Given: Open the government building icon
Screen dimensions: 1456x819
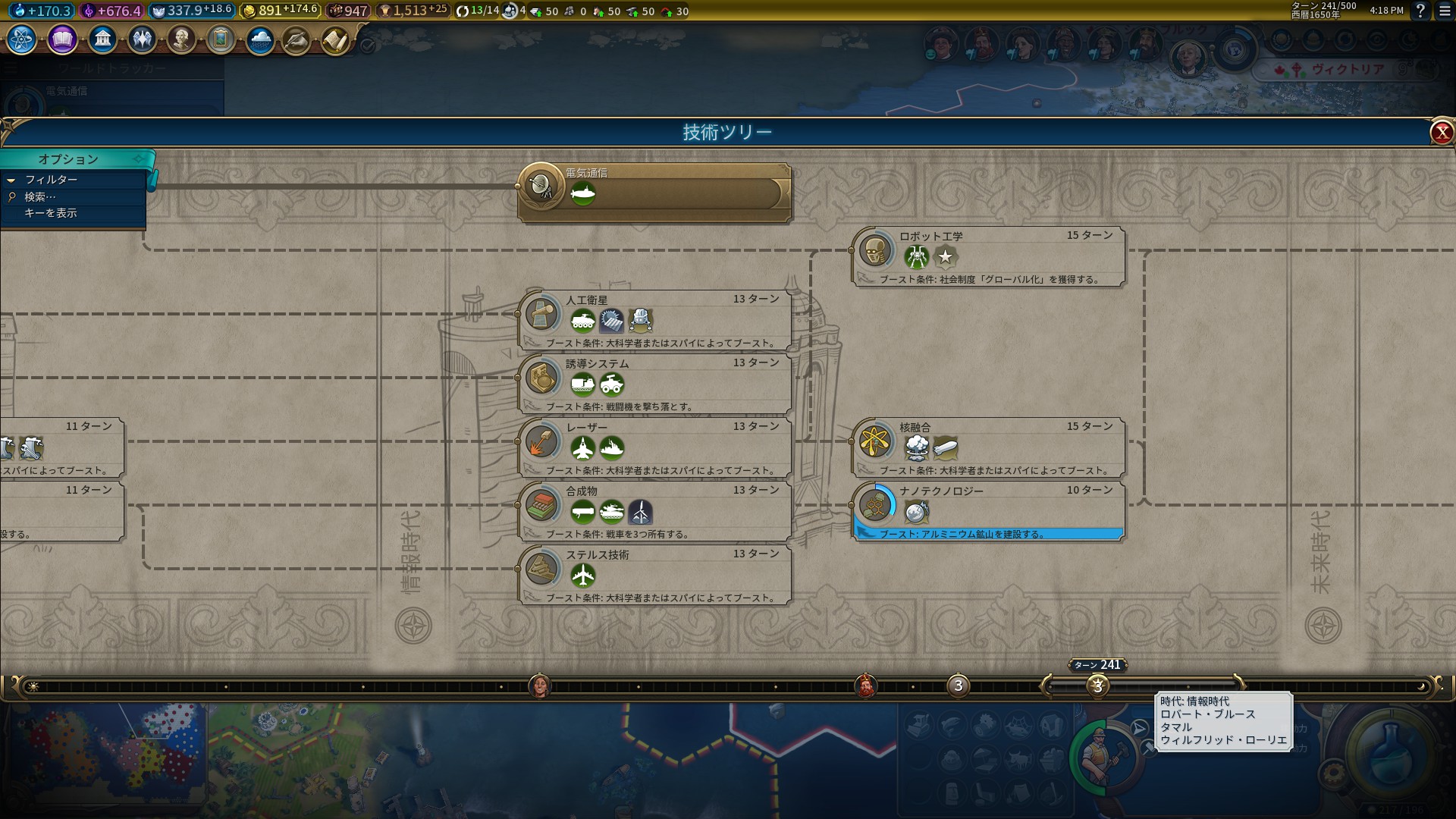Looking at the screenshot, I should 102,39.
